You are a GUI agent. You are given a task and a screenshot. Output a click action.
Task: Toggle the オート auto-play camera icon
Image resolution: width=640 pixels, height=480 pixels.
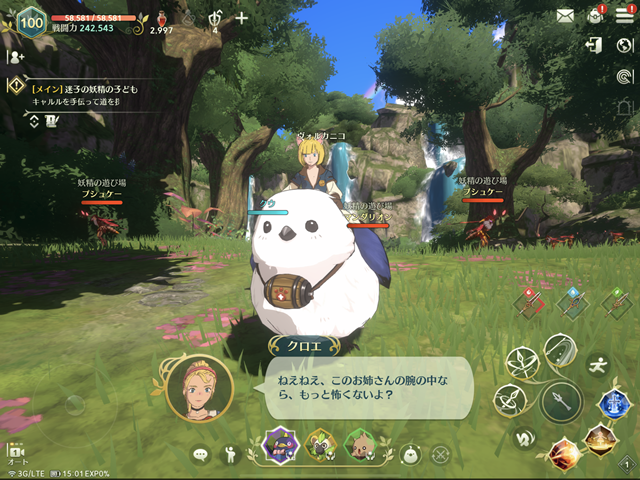(x=16, y=452)
